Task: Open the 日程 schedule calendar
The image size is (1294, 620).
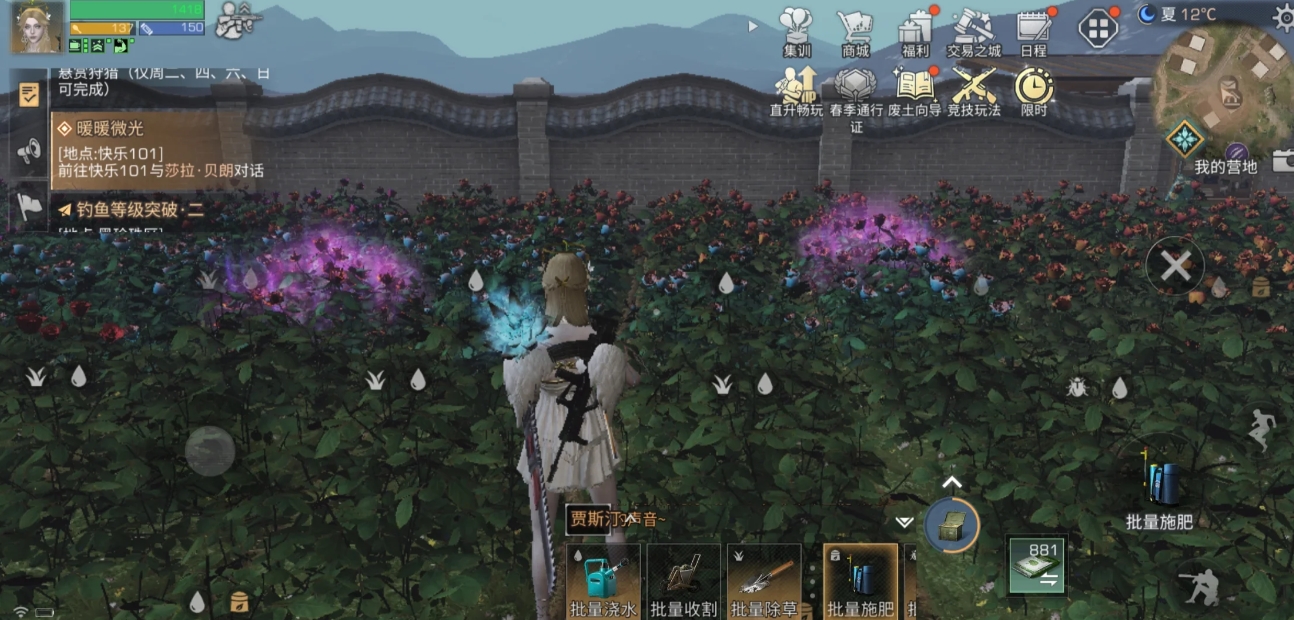Action: click(x=1033, y=30)
